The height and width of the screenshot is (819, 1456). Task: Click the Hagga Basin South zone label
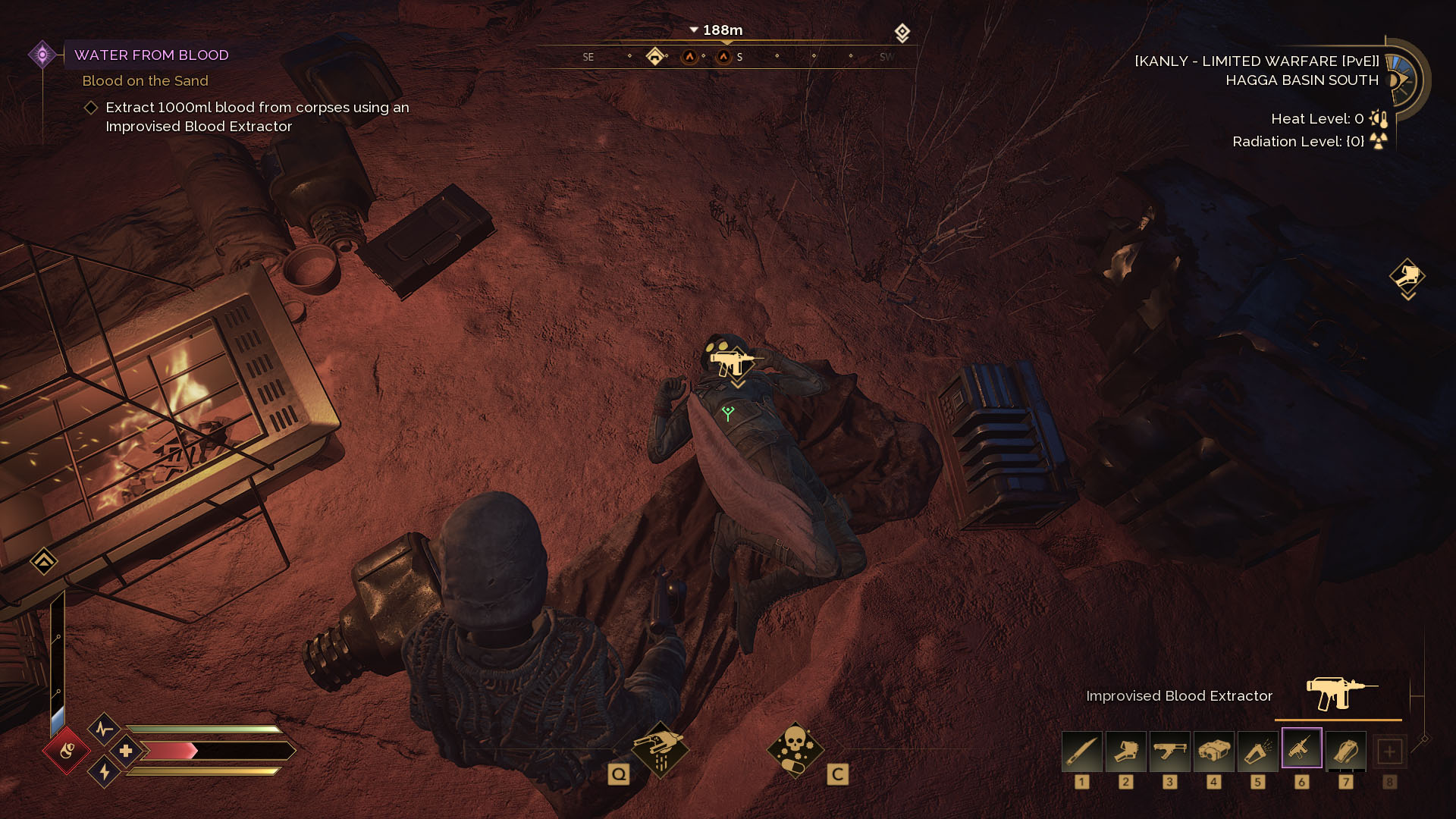[x=1301, y=80]
